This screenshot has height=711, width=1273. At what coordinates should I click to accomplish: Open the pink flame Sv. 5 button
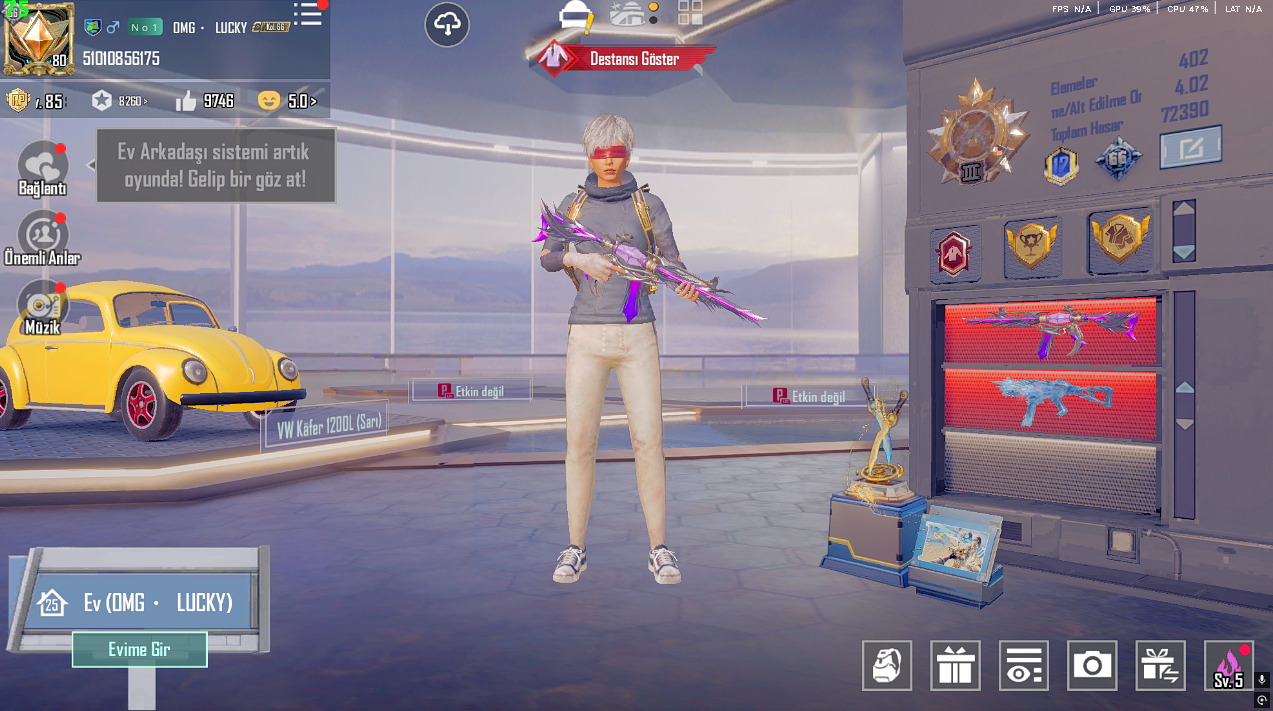[x=1228, y=665]
